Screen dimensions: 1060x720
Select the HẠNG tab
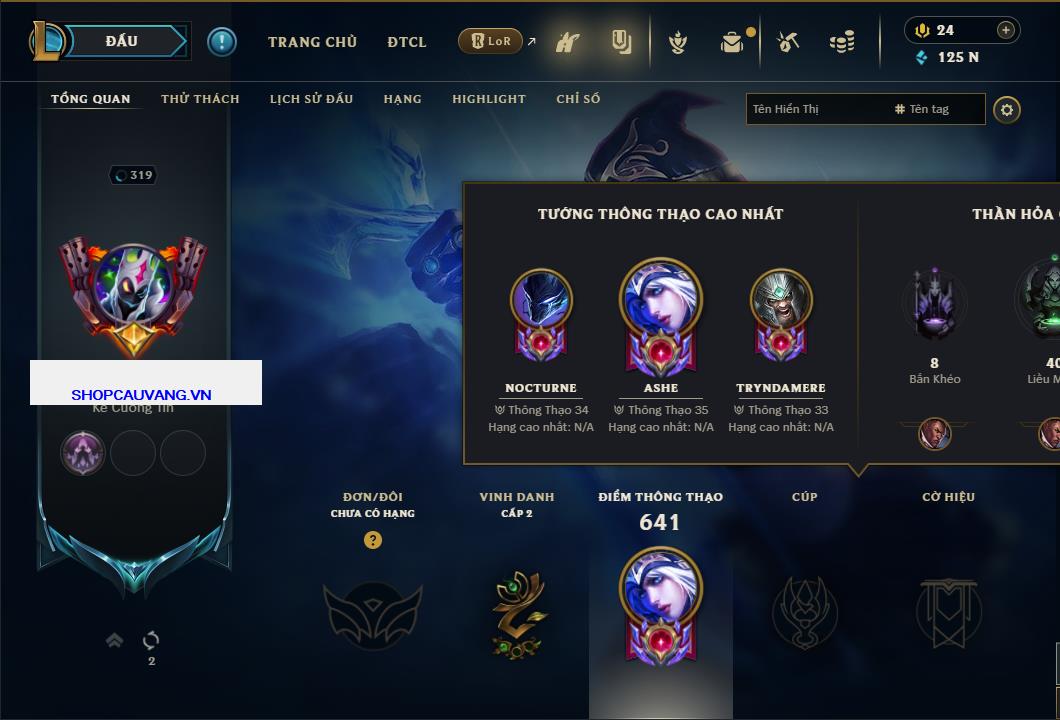pyautogui.click(x=402, y=99)
